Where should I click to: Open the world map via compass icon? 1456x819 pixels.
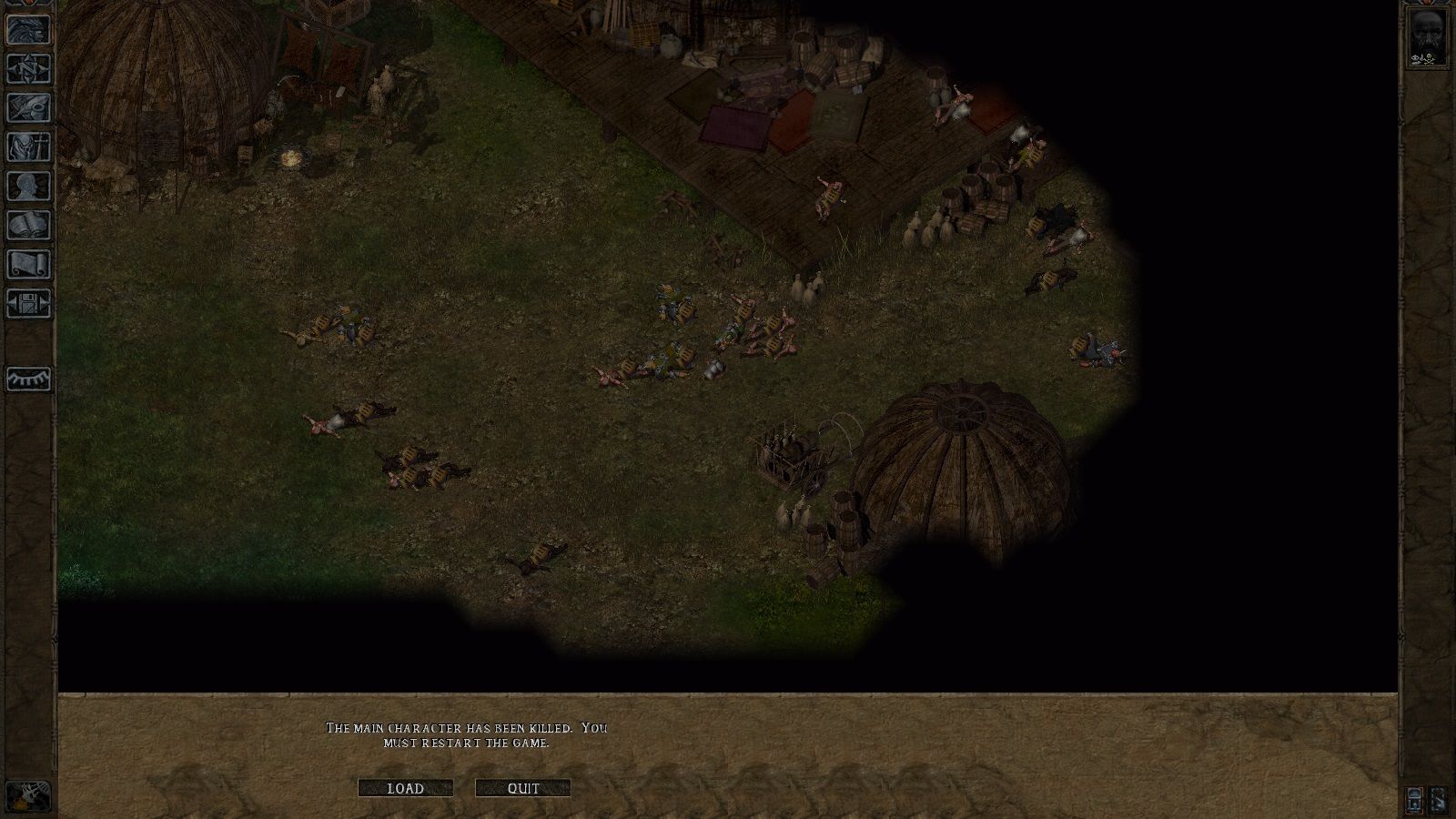click(x=26, y=68)
